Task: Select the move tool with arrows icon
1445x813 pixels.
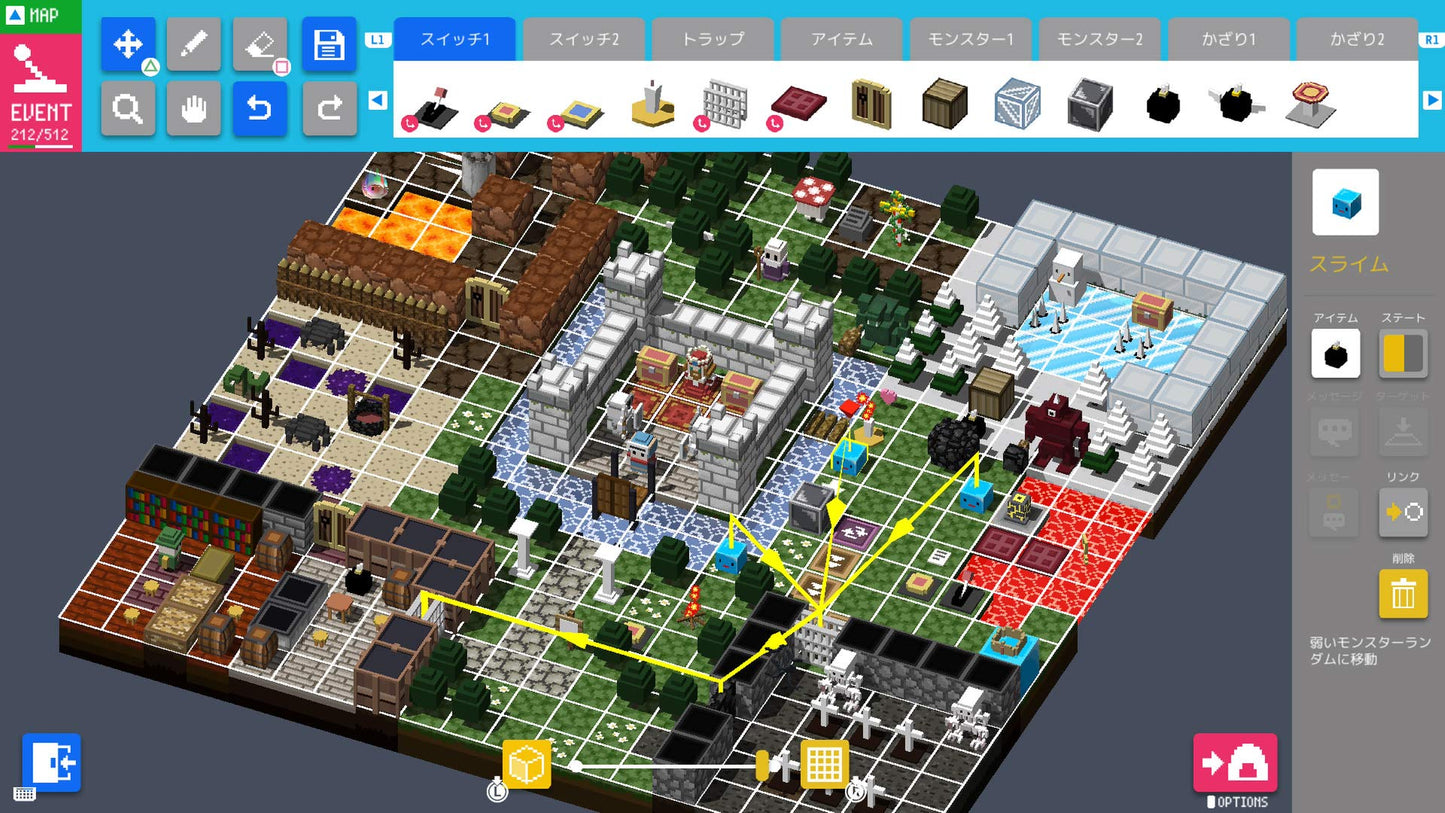Action: (x=128, y=44)
